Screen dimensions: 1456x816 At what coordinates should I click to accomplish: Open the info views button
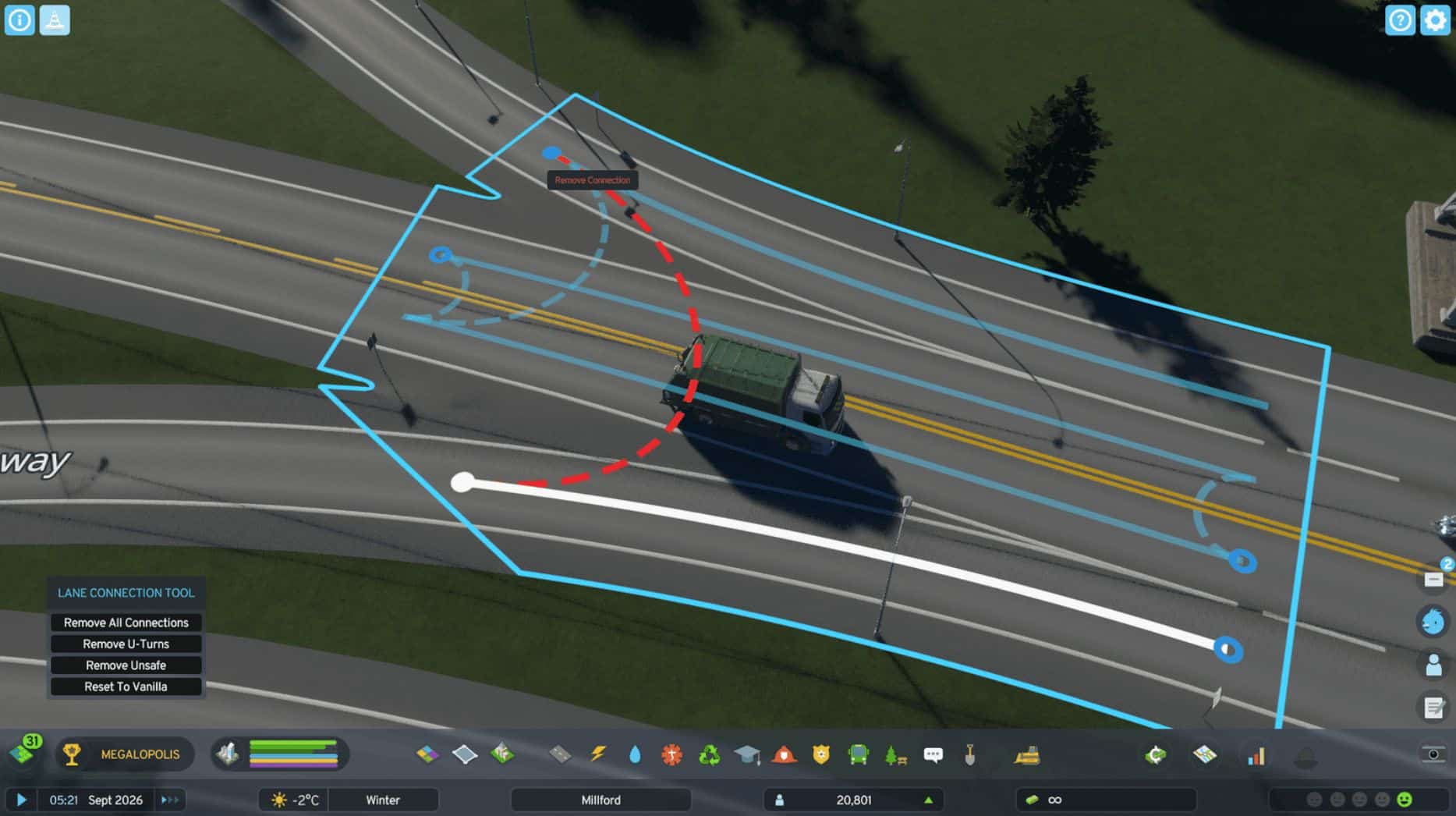pyautogui.click(x=19, y=20)
